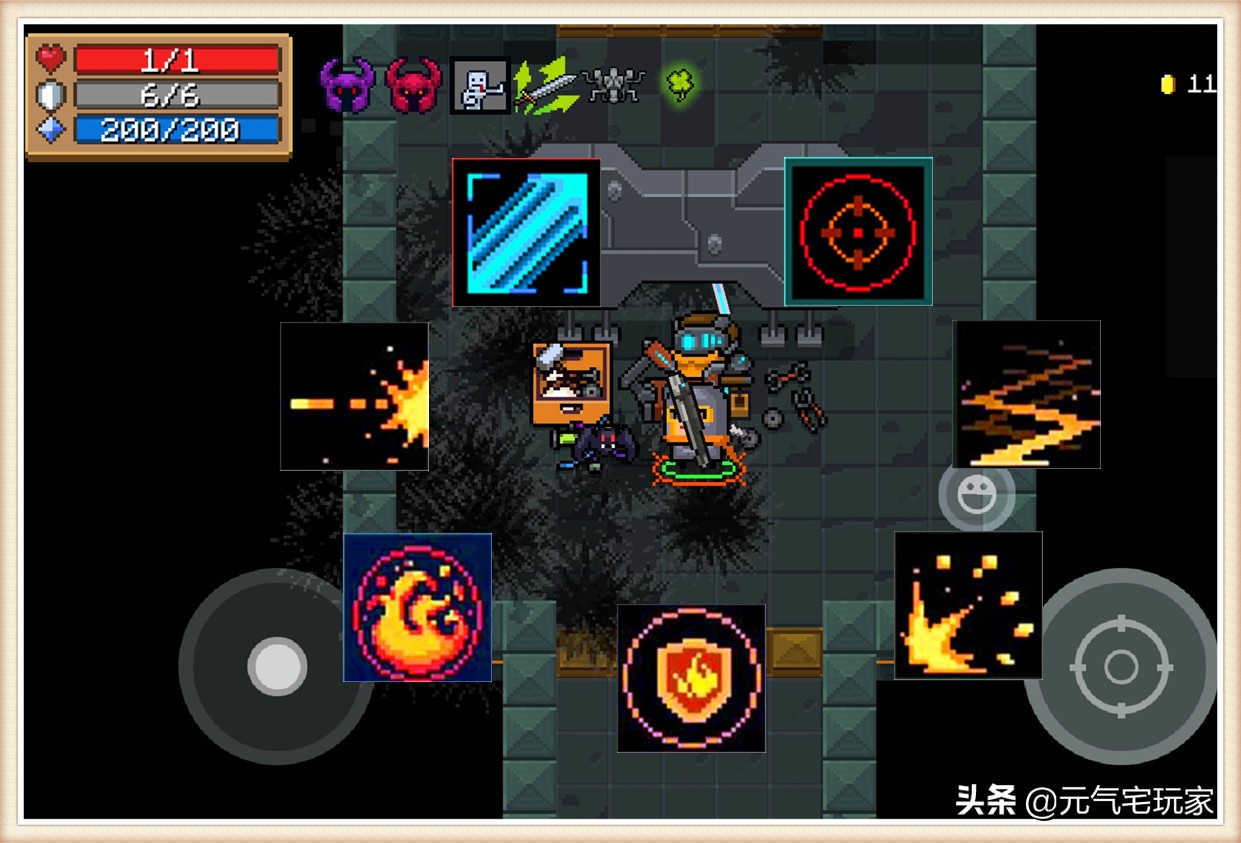Screen dimensions: 1241x843
Task: Tap the virtual movement joystick
Action: coord(276,666)
